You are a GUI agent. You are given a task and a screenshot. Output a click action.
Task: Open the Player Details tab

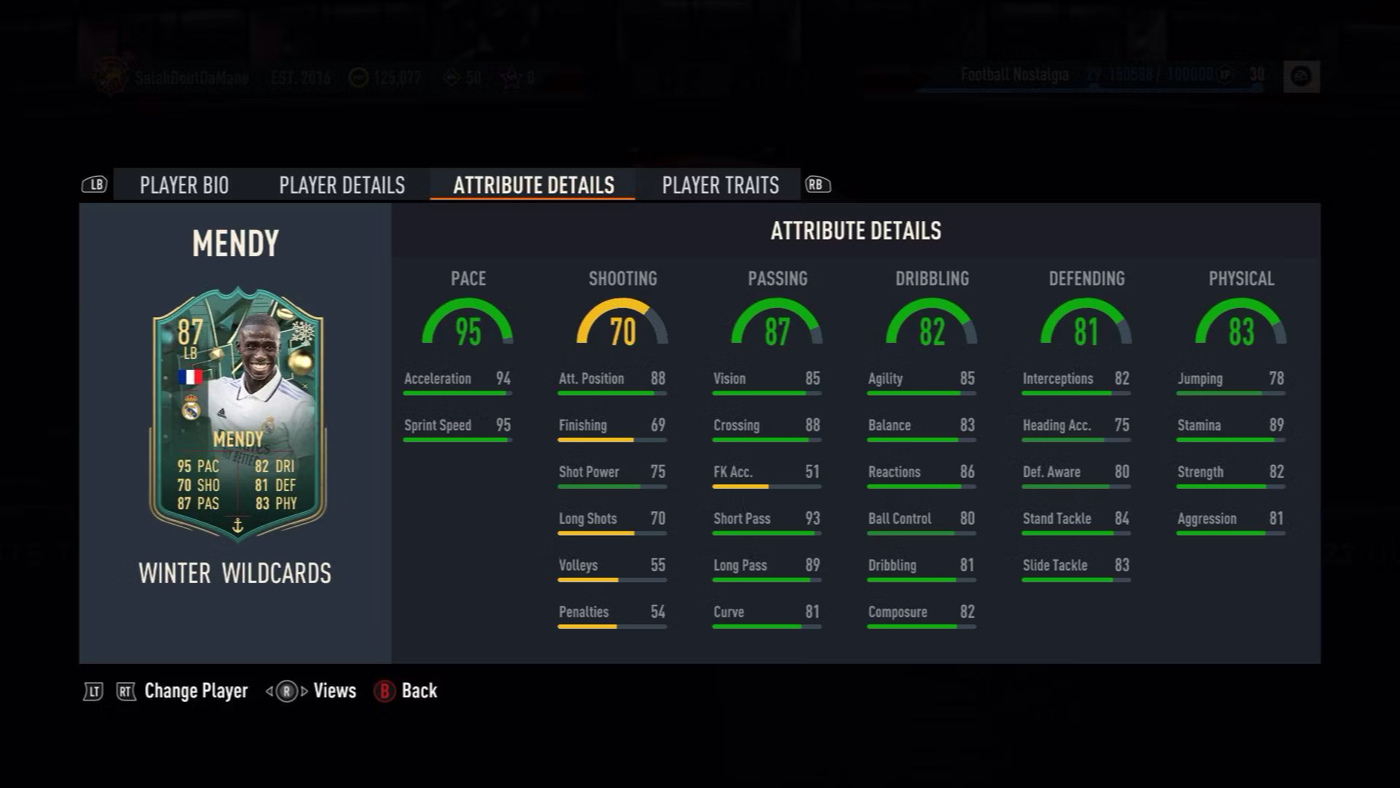coord(342,185)
